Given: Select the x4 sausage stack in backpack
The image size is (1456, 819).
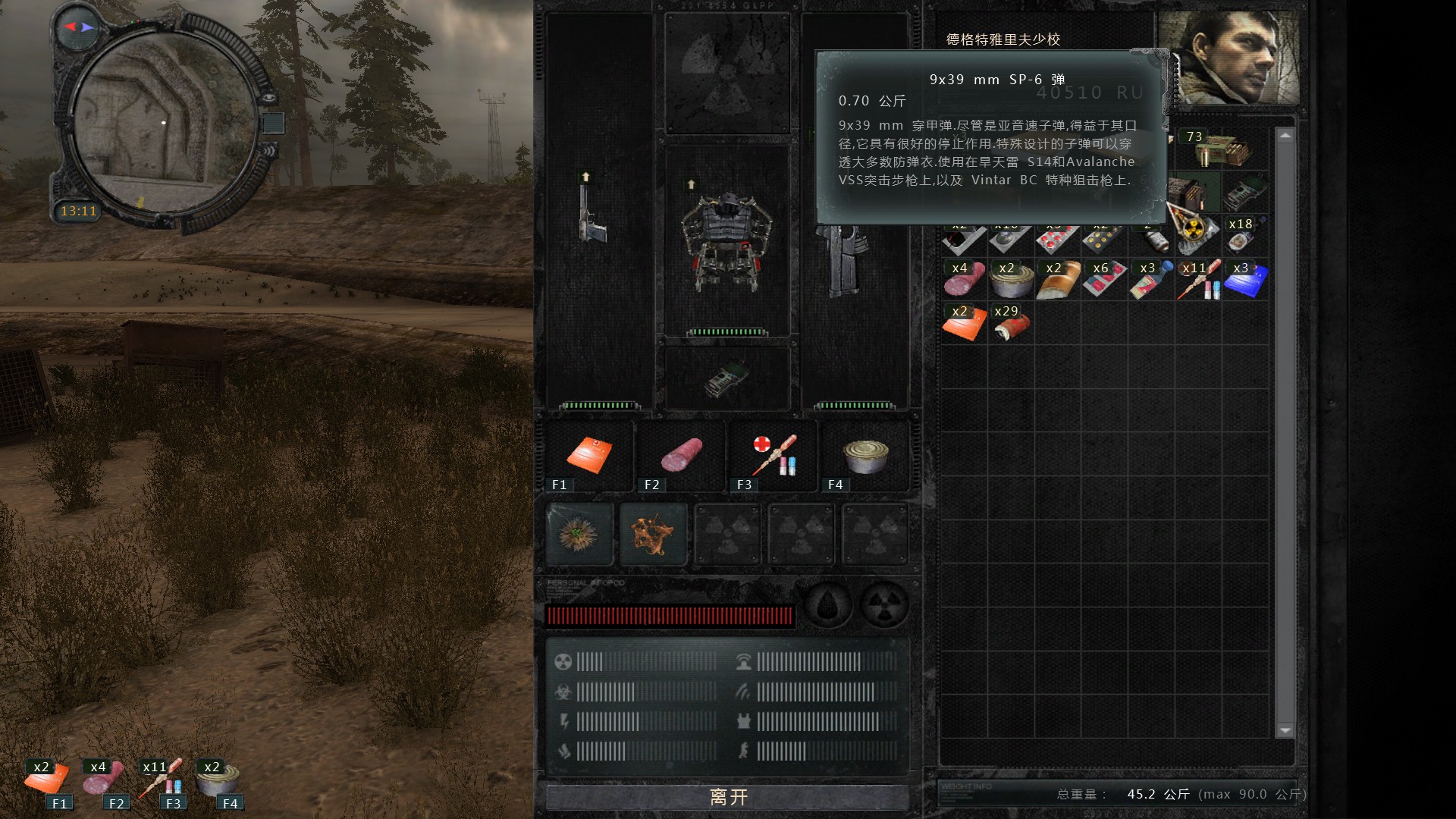Looking at the screenshot, I should (964, 280).
